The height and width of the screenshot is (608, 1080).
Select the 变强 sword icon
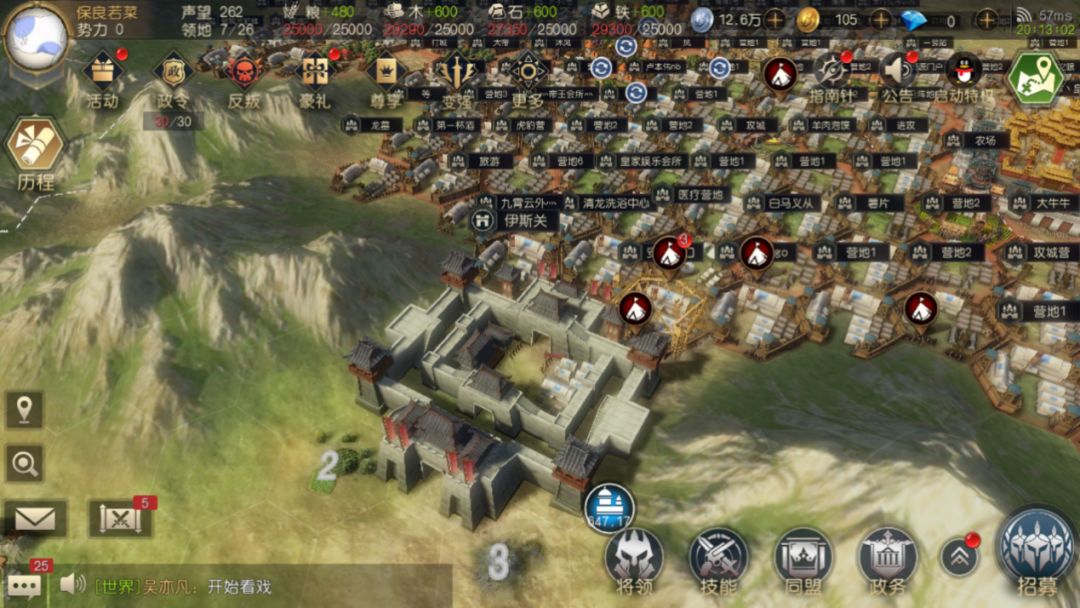pyautogui.click(x=457, y=73)
